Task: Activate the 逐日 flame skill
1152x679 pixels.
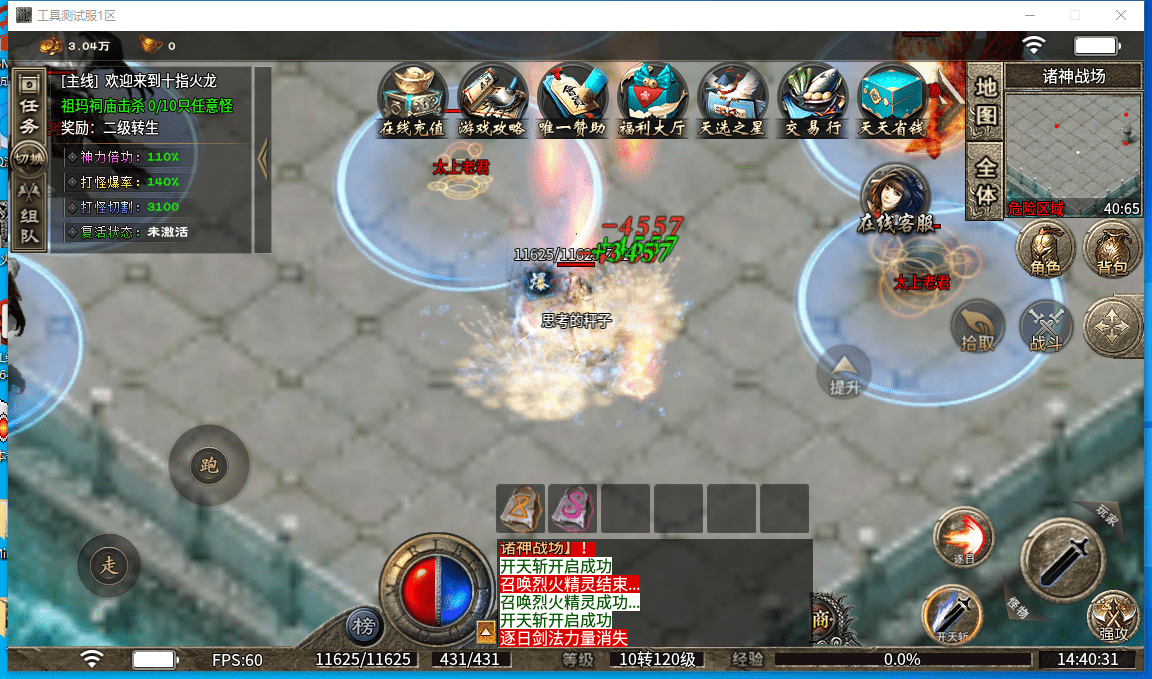Action: point(964,538)
